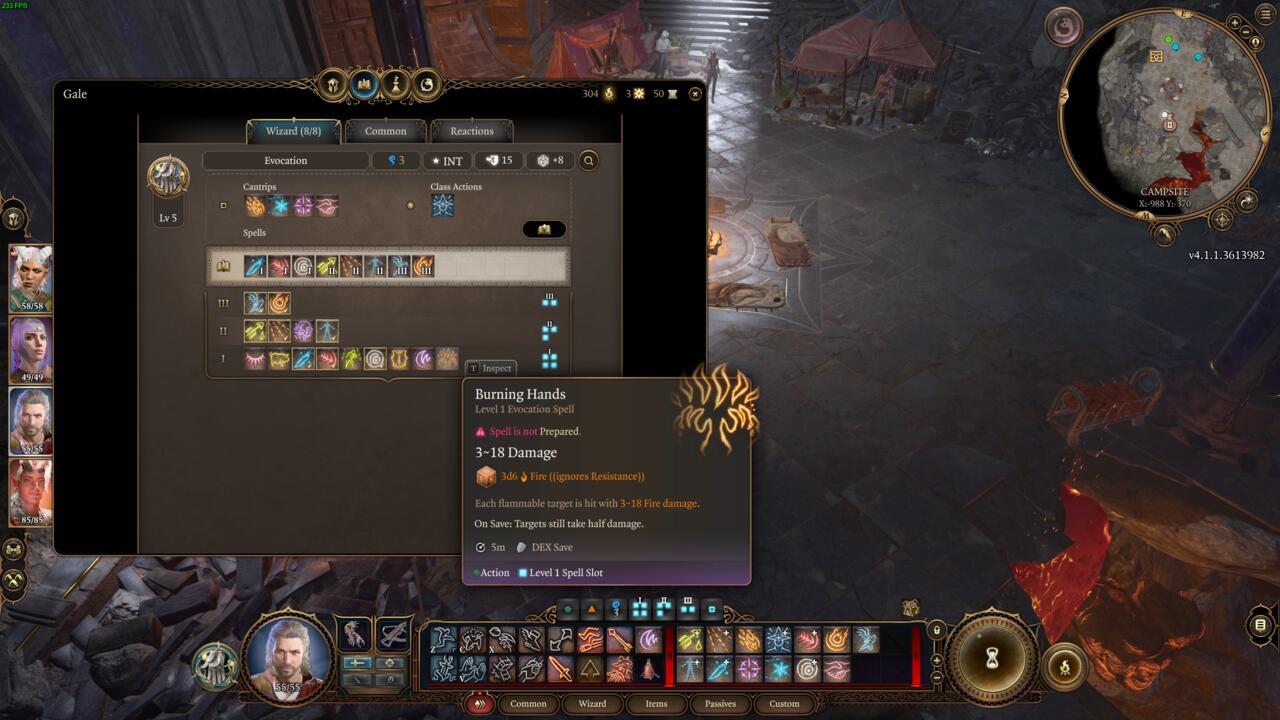Open the Evocation school filter dropdown
Viewport: 1280px width, 720px height.
point(285,160)
